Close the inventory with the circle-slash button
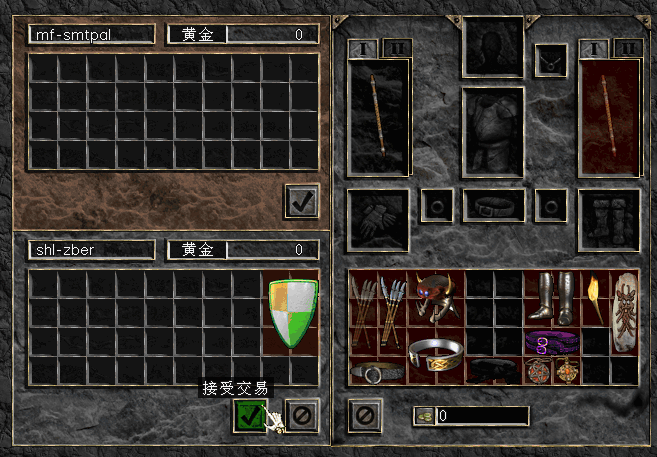Screen dimensions: 657x457 (x=364, y=414)
